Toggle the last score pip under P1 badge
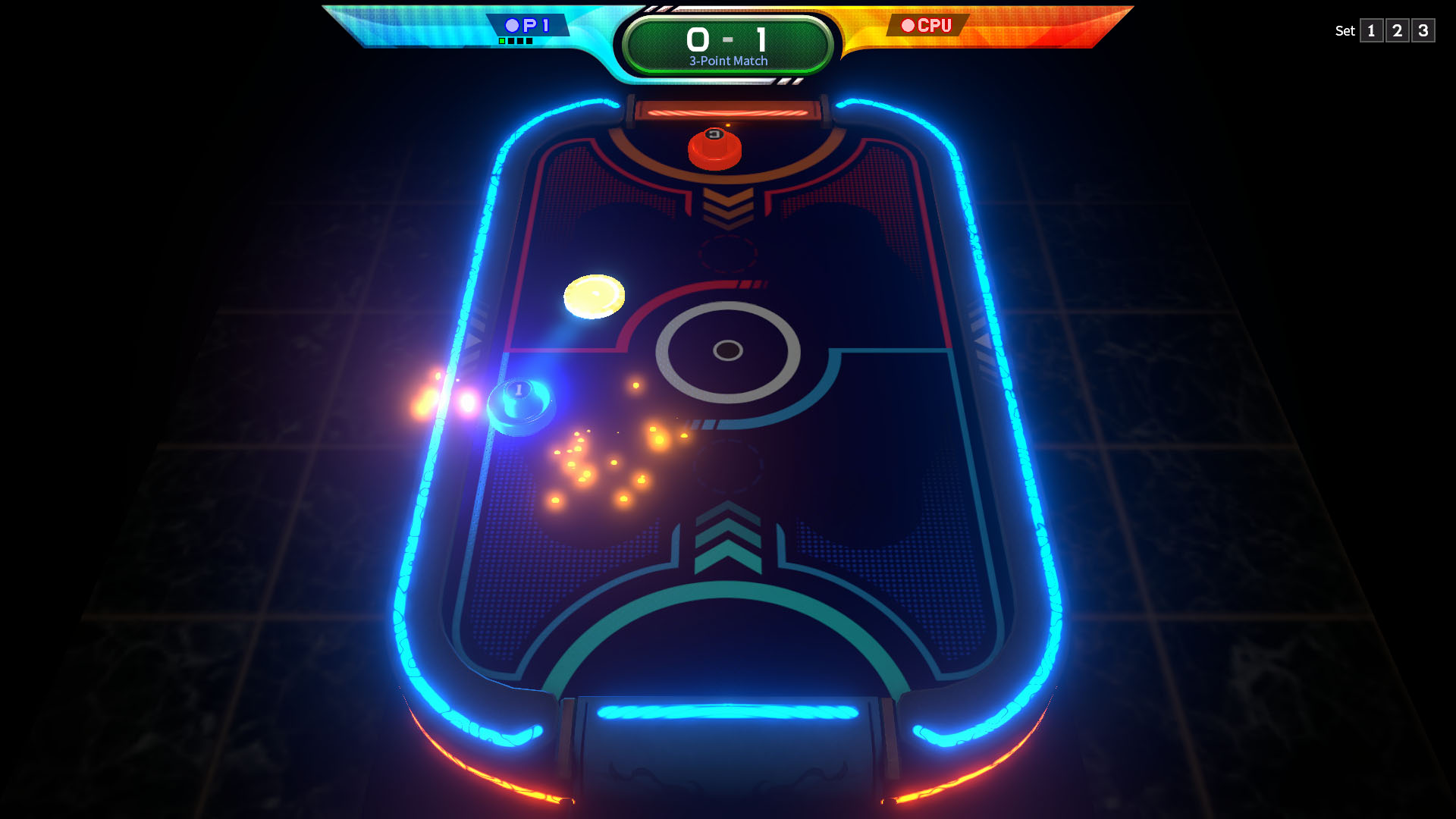 [x=529, y=42]
